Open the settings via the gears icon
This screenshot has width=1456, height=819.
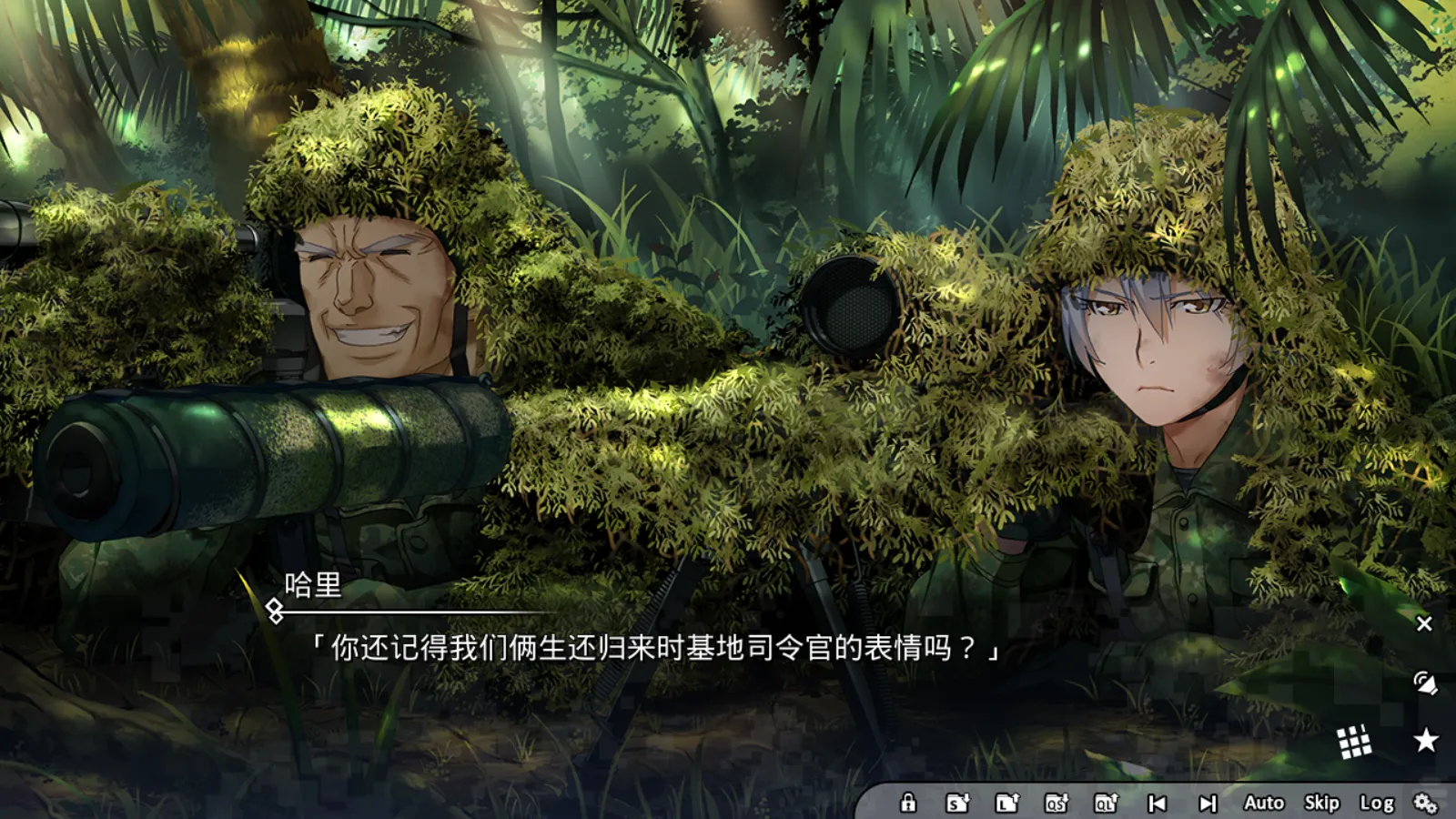[x=1425, y=804]
